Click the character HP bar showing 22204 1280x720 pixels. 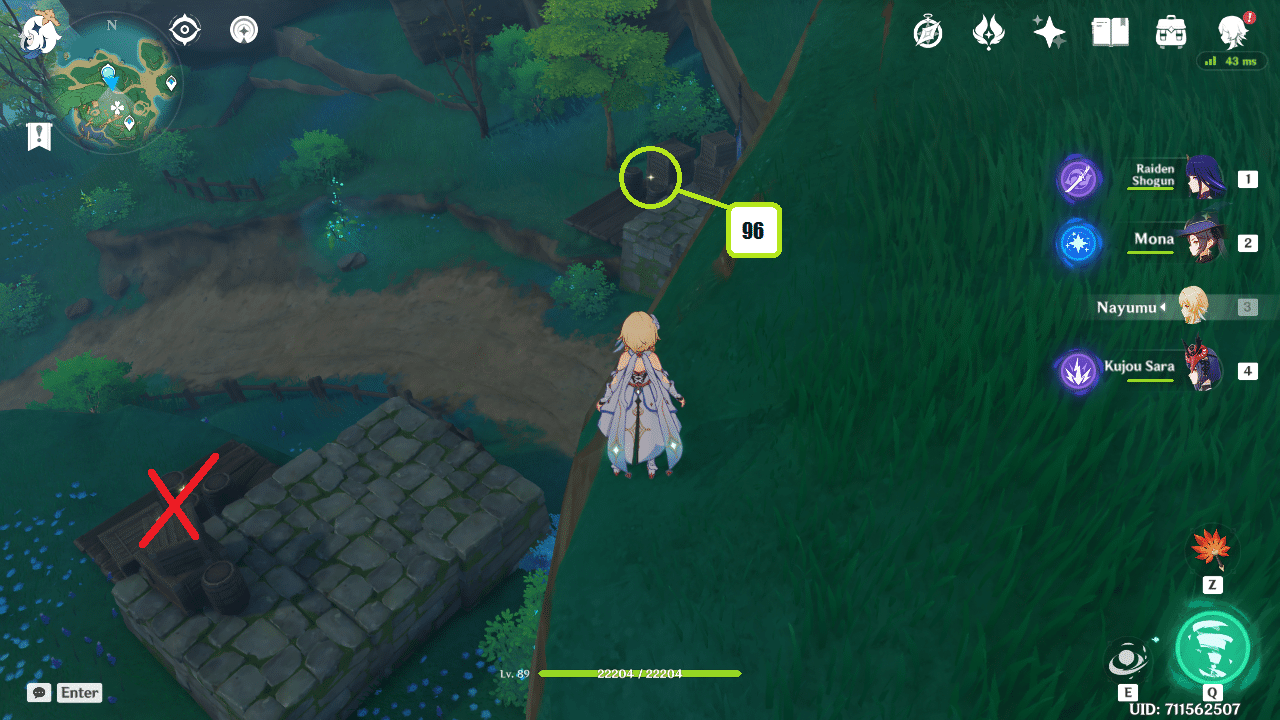tap(640, 675)
